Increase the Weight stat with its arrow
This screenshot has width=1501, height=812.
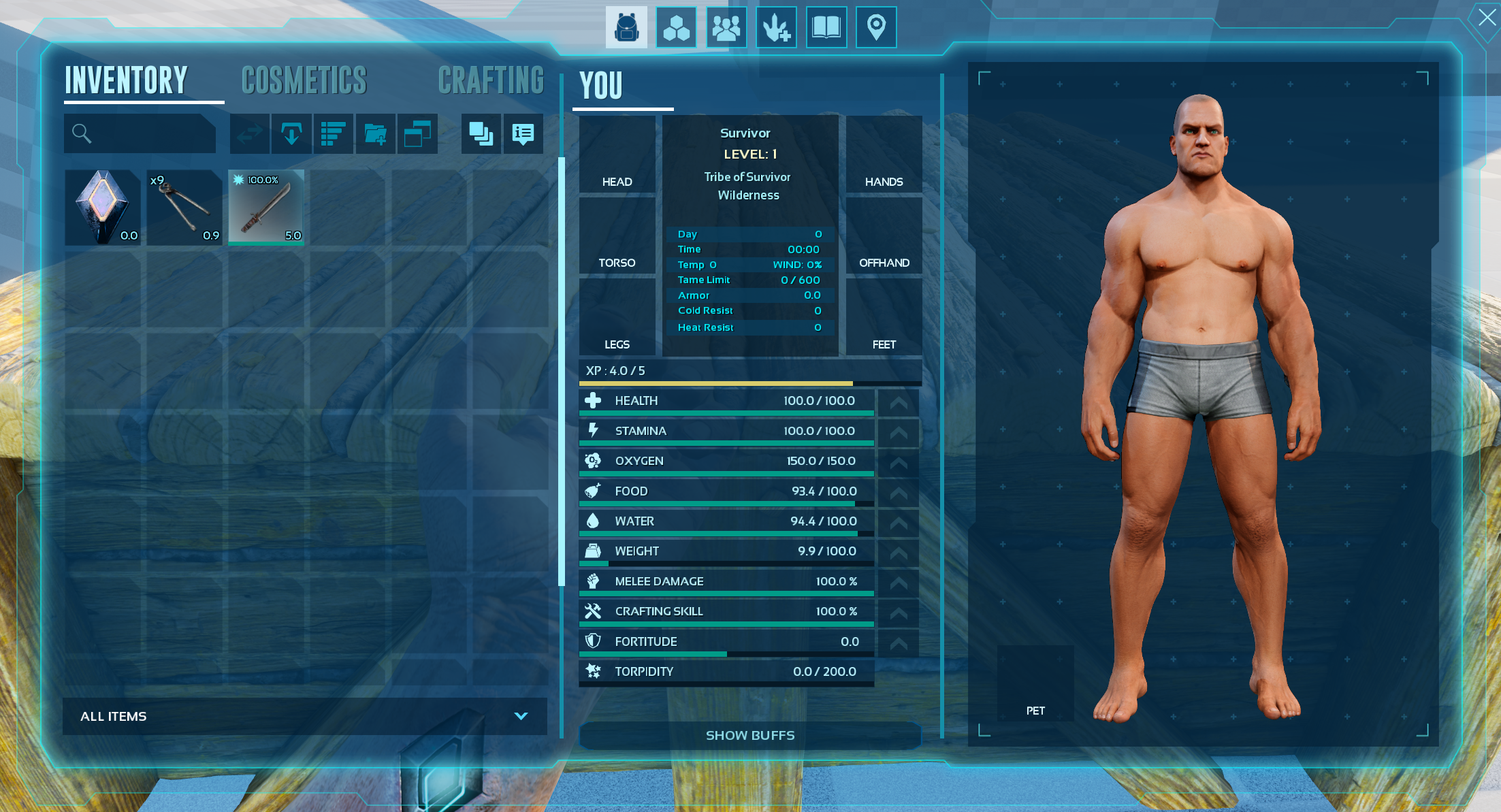coord(899,553)
